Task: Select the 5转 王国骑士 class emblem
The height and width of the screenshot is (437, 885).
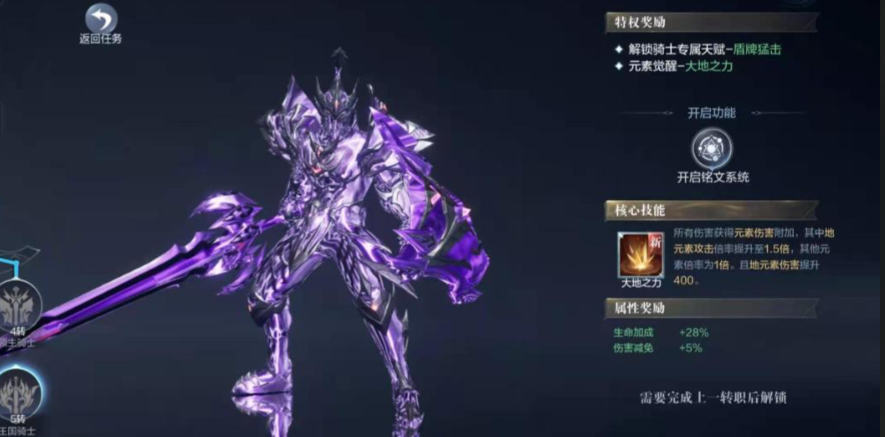Action: [x=20, y=393]
